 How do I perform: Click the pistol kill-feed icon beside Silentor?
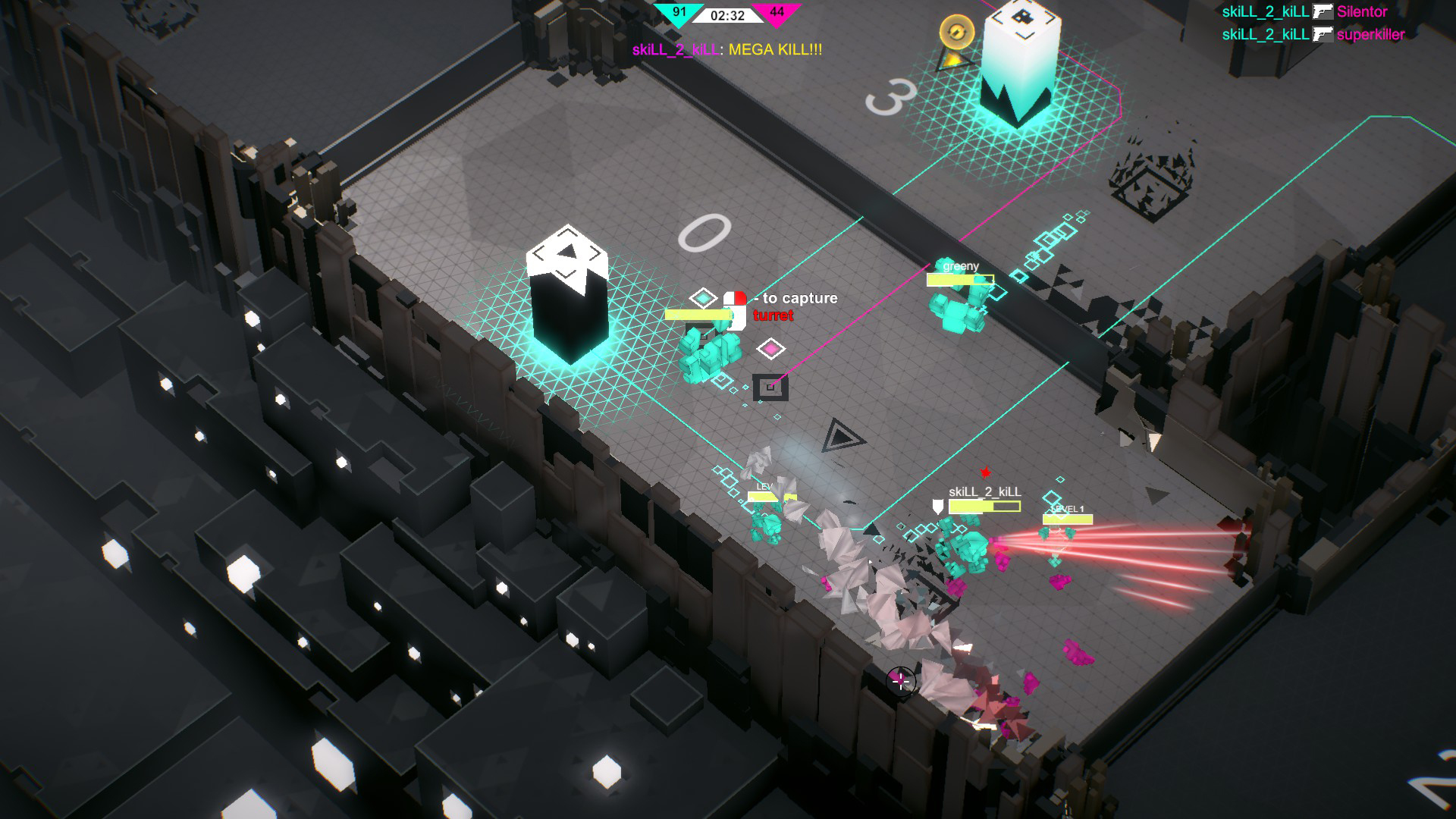click(1323, 12)
